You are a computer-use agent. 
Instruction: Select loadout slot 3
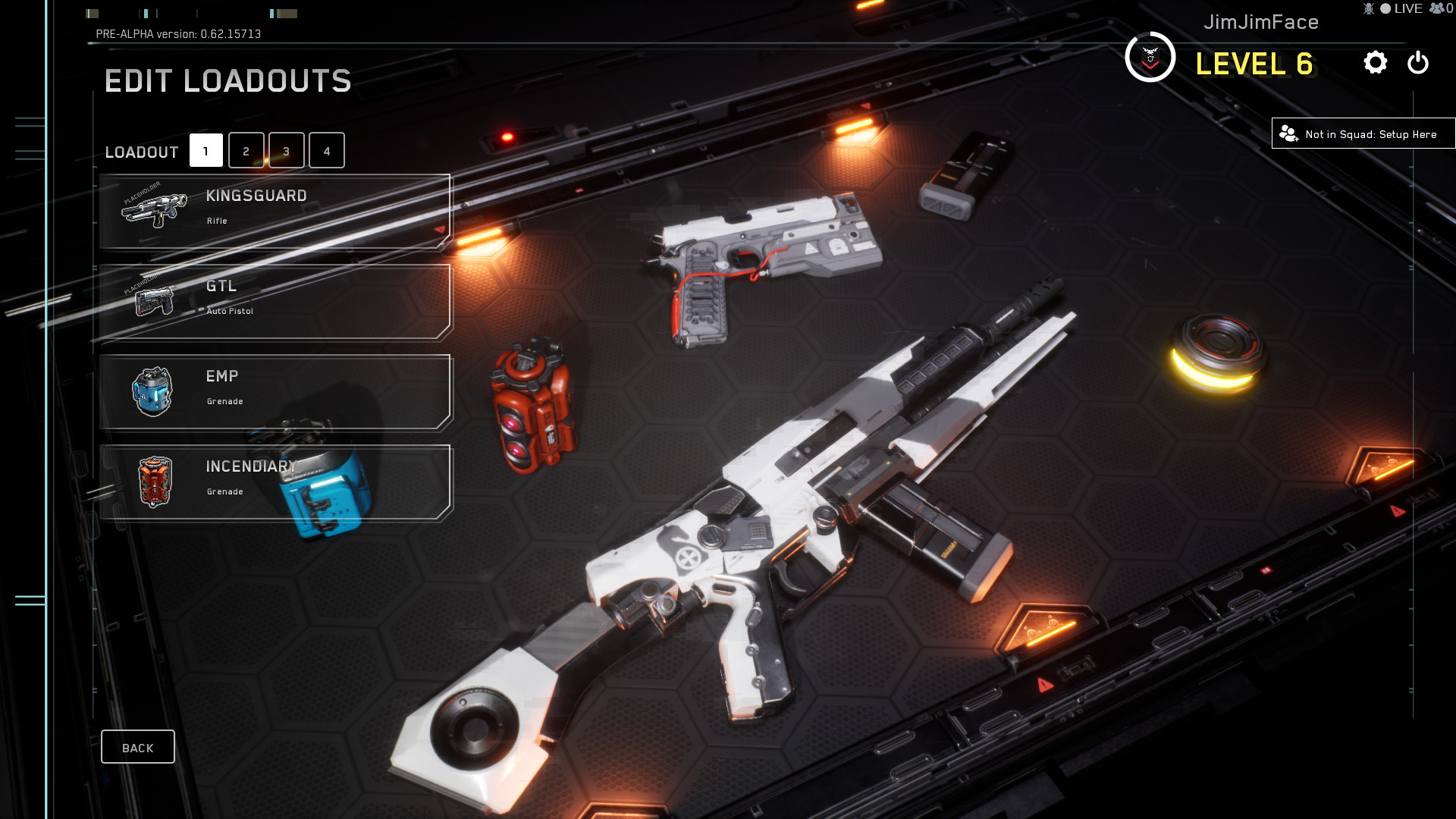tap(286, 150)
